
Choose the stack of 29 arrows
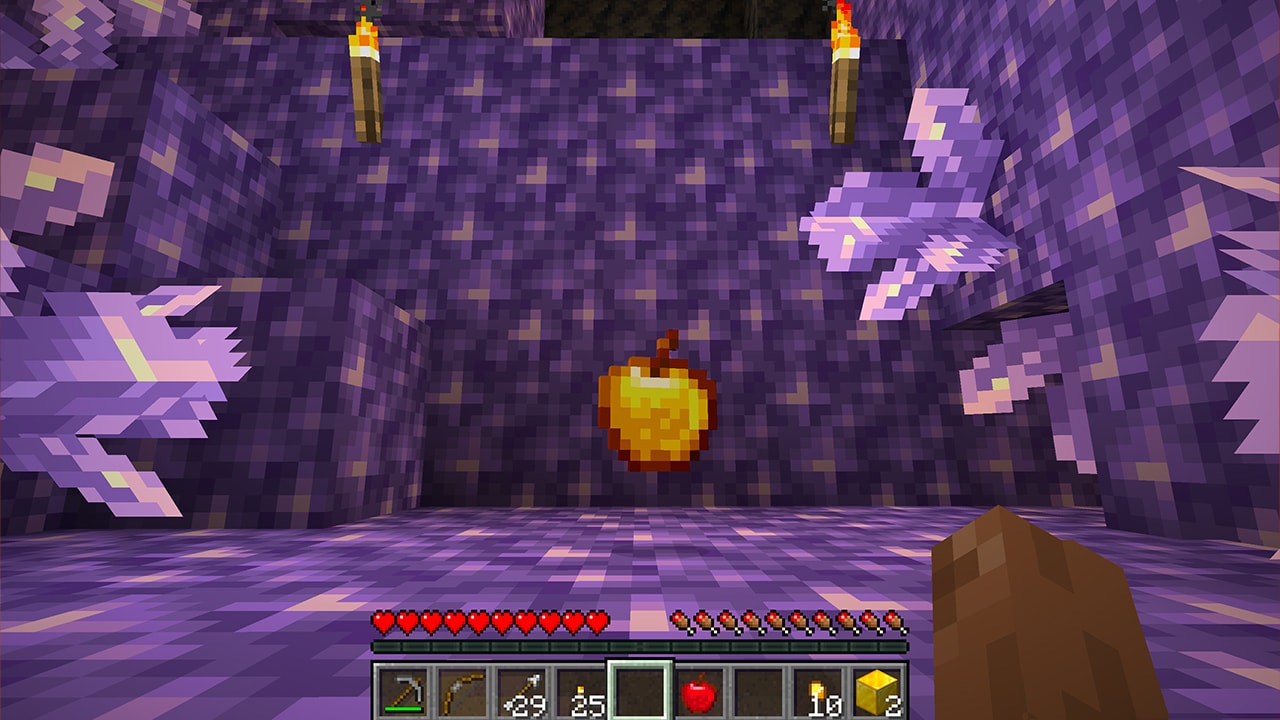click(x=522, y=691)
